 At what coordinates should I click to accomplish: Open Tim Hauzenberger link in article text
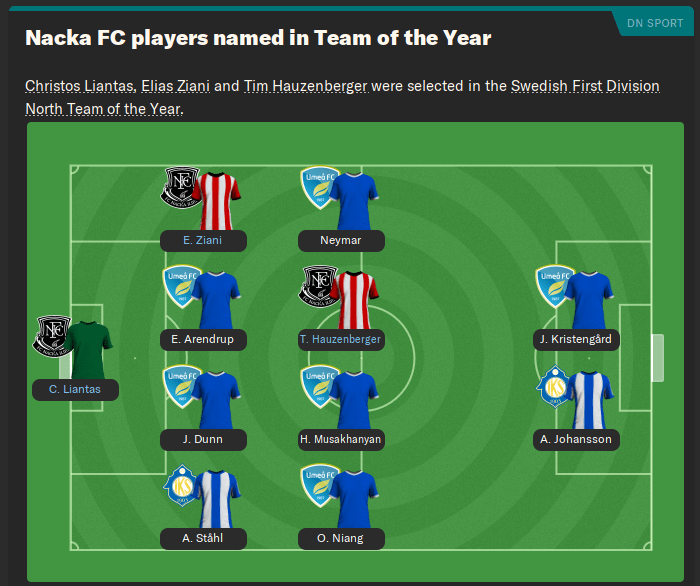305,86
